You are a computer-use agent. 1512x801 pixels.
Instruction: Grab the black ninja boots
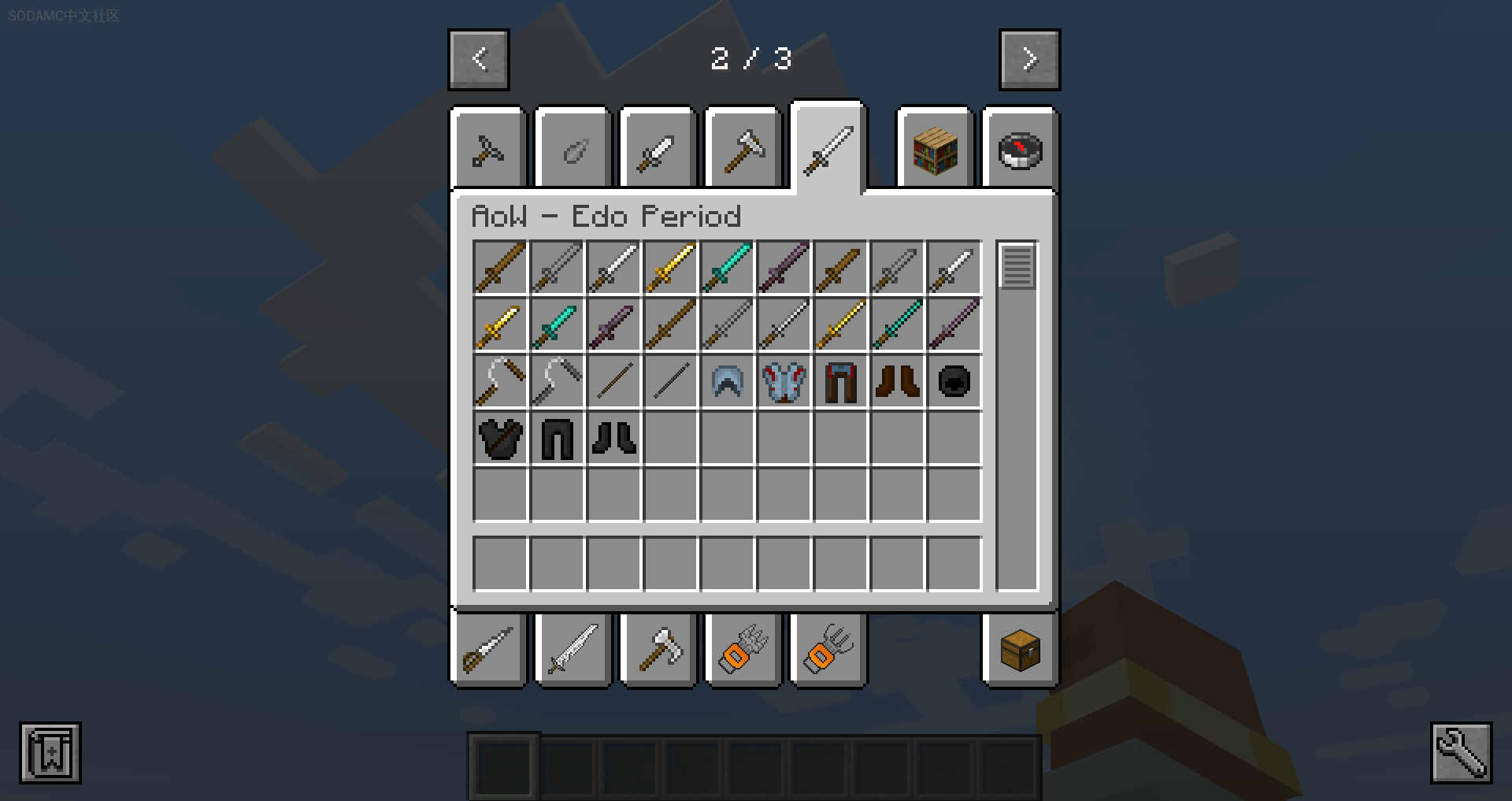click(x=613, y=439)
